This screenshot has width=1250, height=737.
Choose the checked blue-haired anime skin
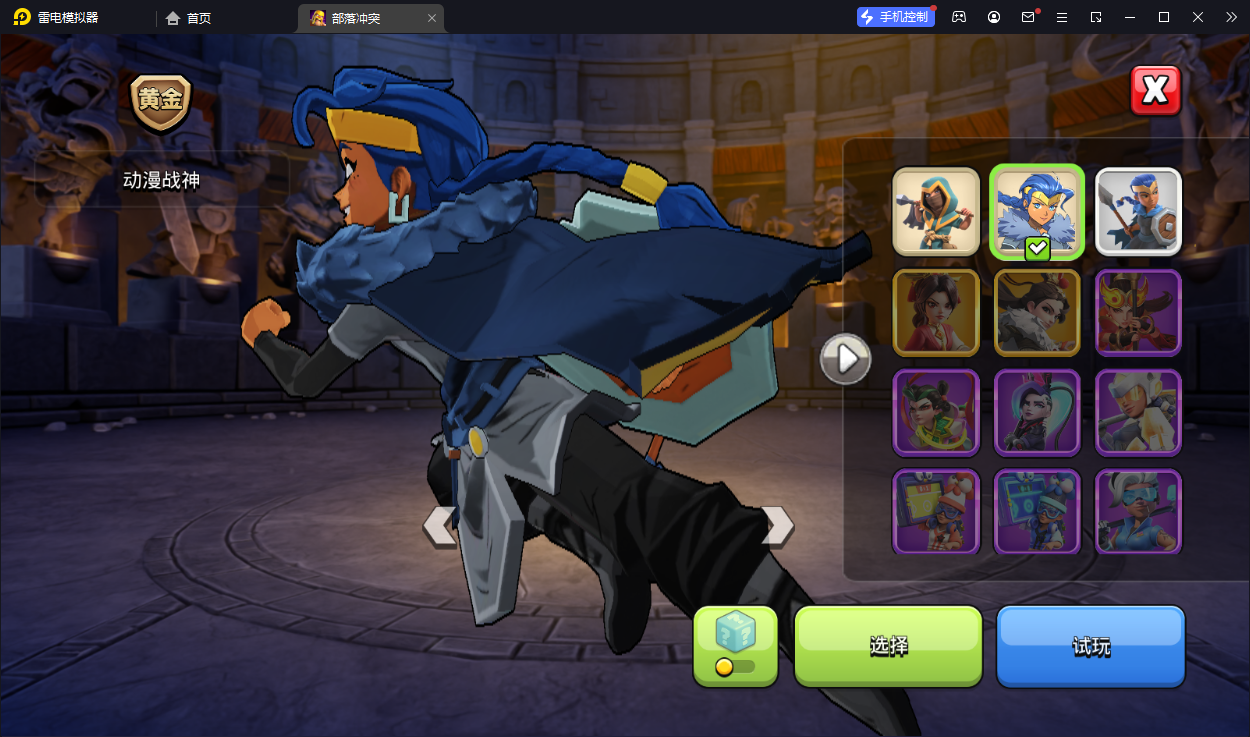tap(1037, 212)
